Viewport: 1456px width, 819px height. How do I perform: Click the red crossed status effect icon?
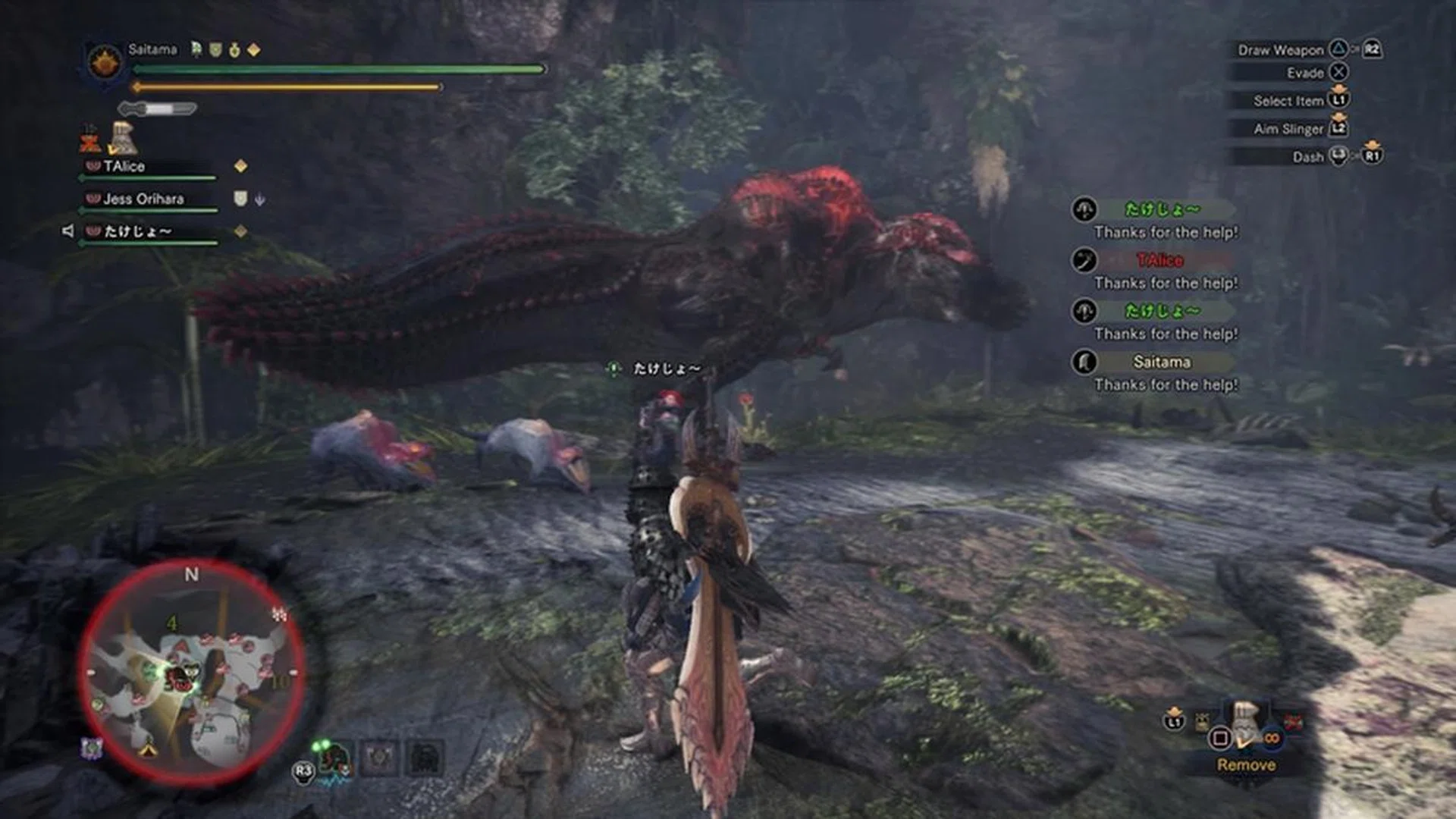tap(90, 140)
